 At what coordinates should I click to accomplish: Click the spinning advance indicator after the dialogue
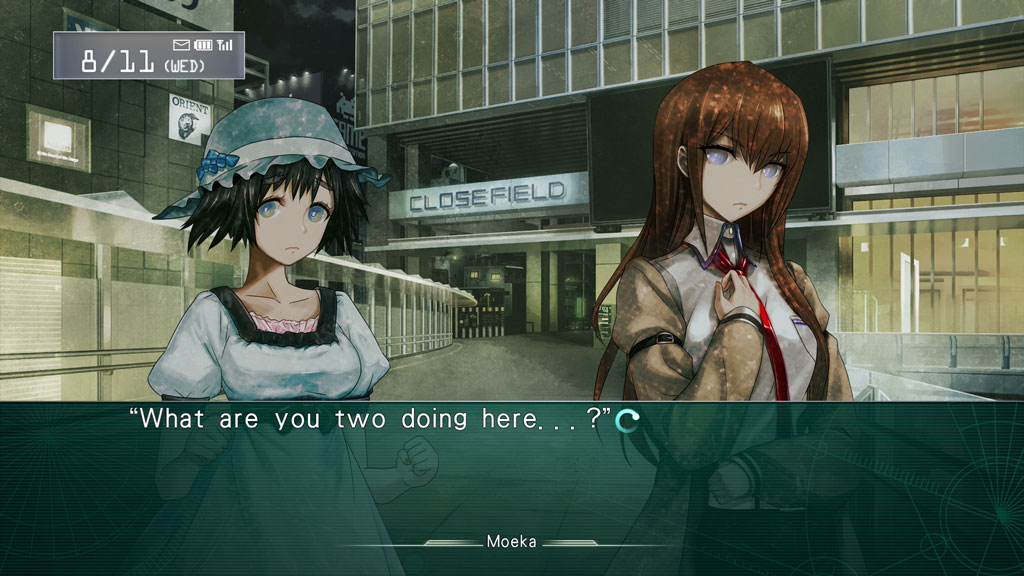click(x=627, y=421)
